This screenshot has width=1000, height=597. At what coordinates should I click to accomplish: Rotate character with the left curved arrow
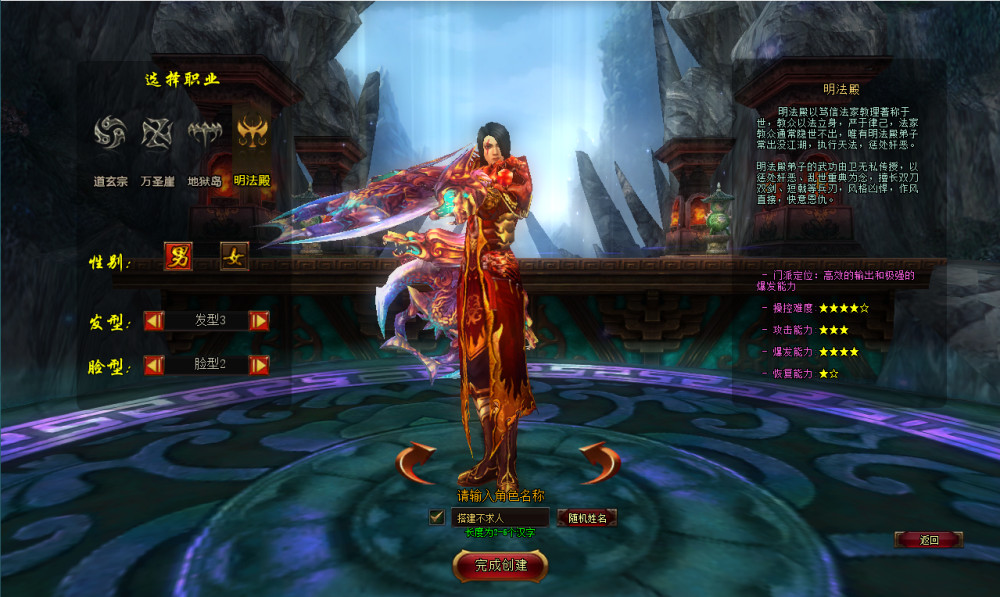coord(416,463)
